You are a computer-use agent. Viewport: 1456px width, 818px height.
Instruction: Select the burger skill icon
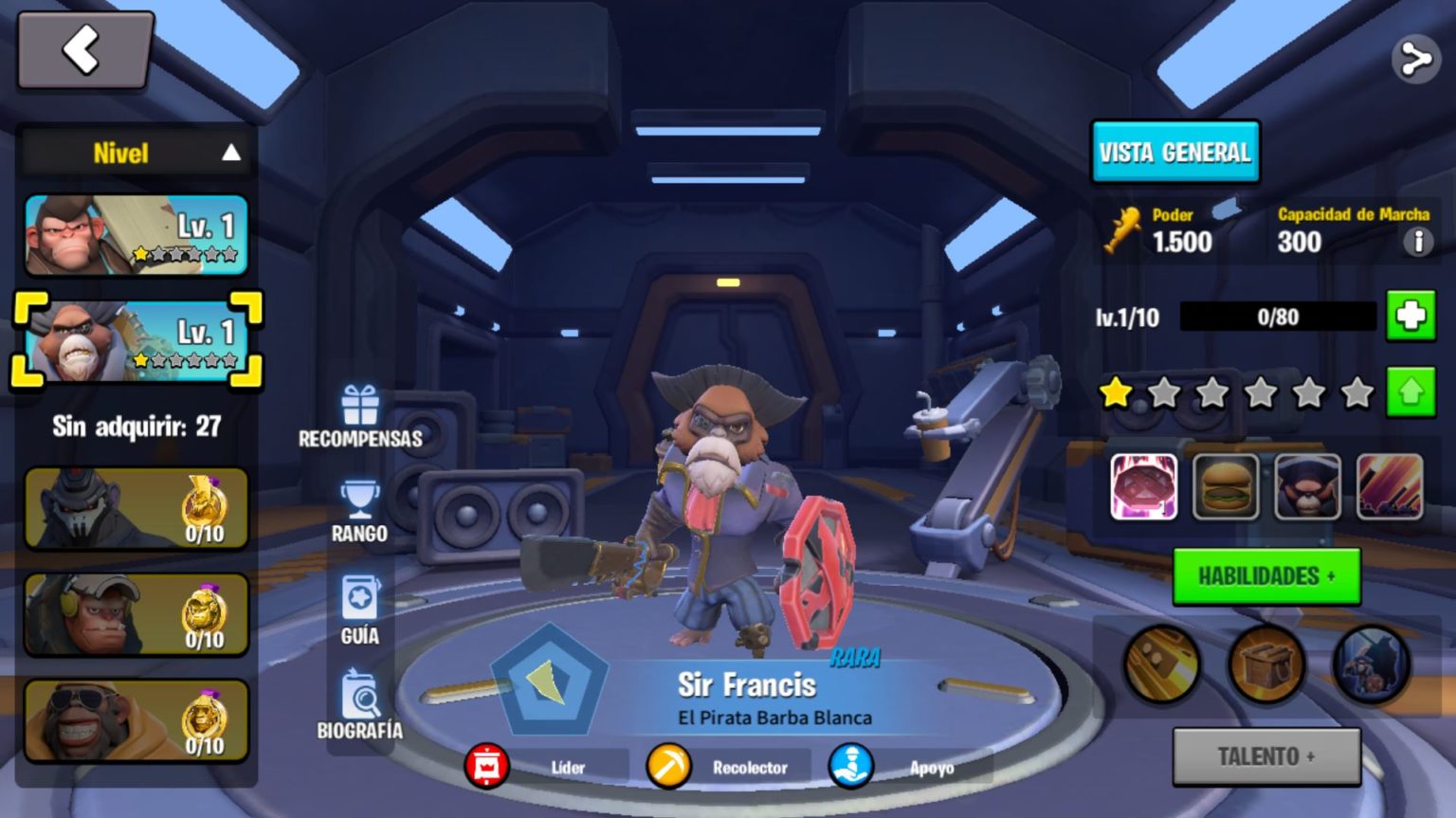1225,487
